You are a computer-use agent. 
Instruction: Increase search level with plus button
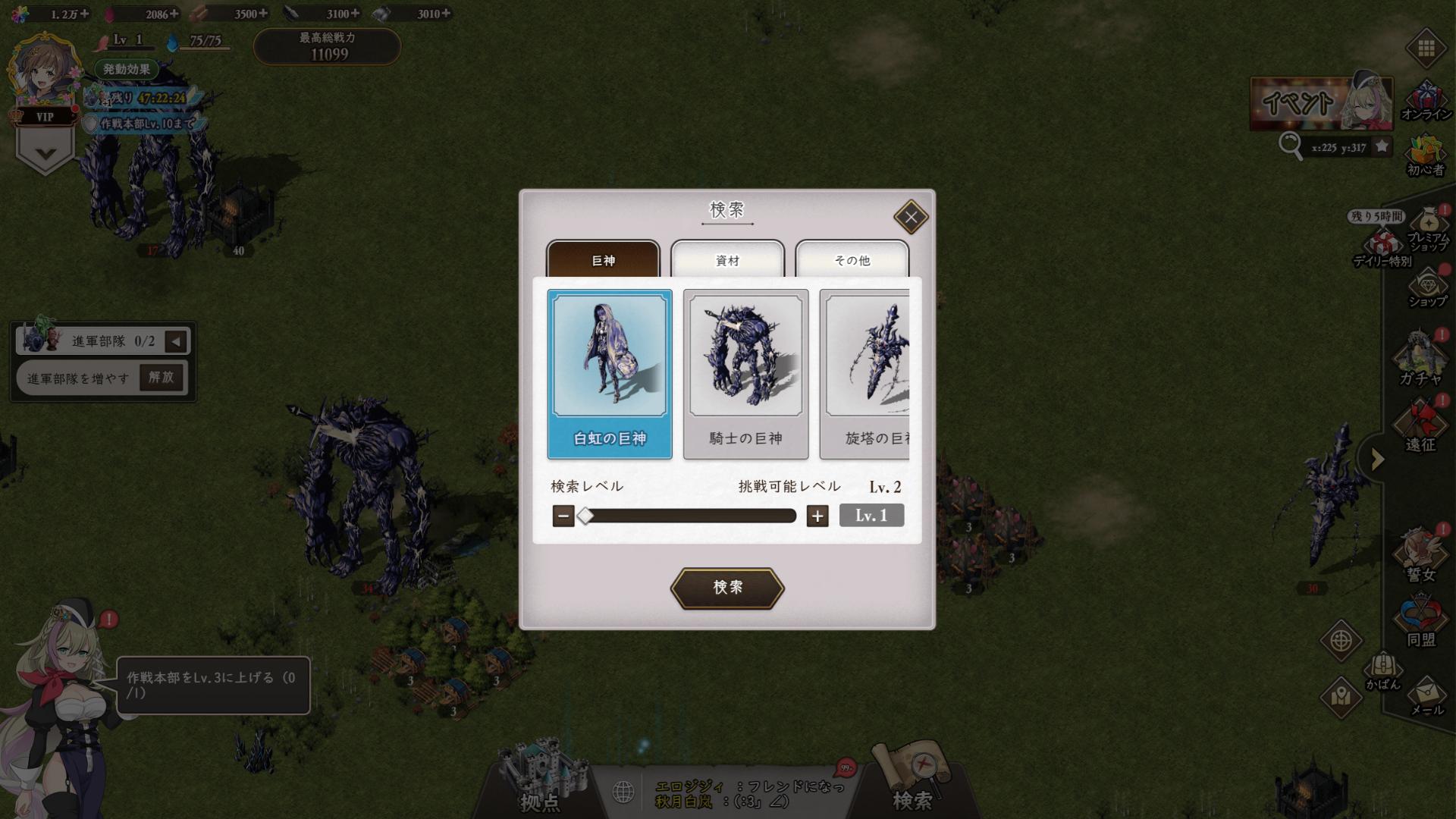coord(817,516)
